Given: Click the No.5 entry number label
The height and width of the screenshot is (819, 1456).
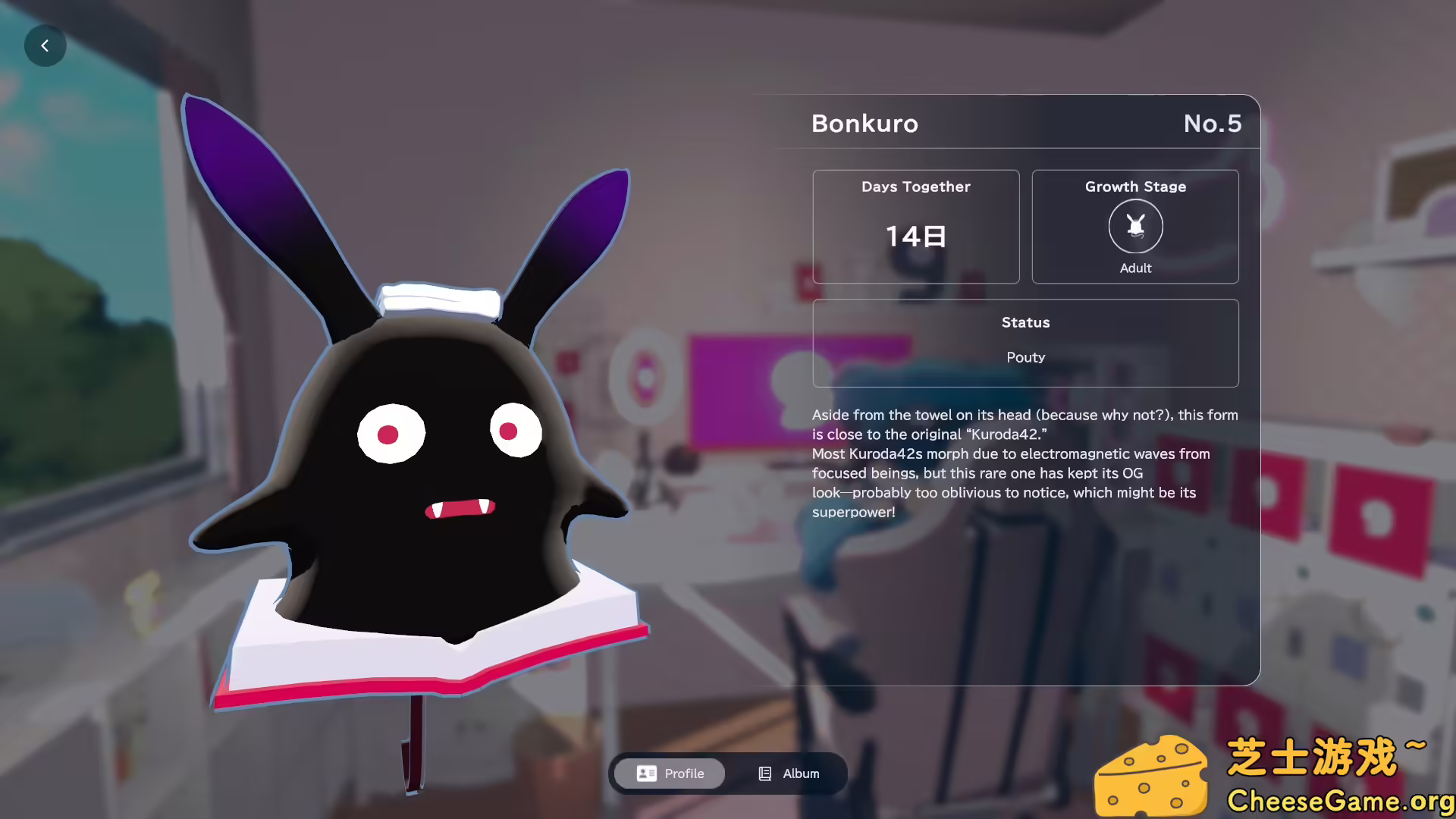Looking at the screenshot, I should pyautogui.click(x=1213, y=123).
